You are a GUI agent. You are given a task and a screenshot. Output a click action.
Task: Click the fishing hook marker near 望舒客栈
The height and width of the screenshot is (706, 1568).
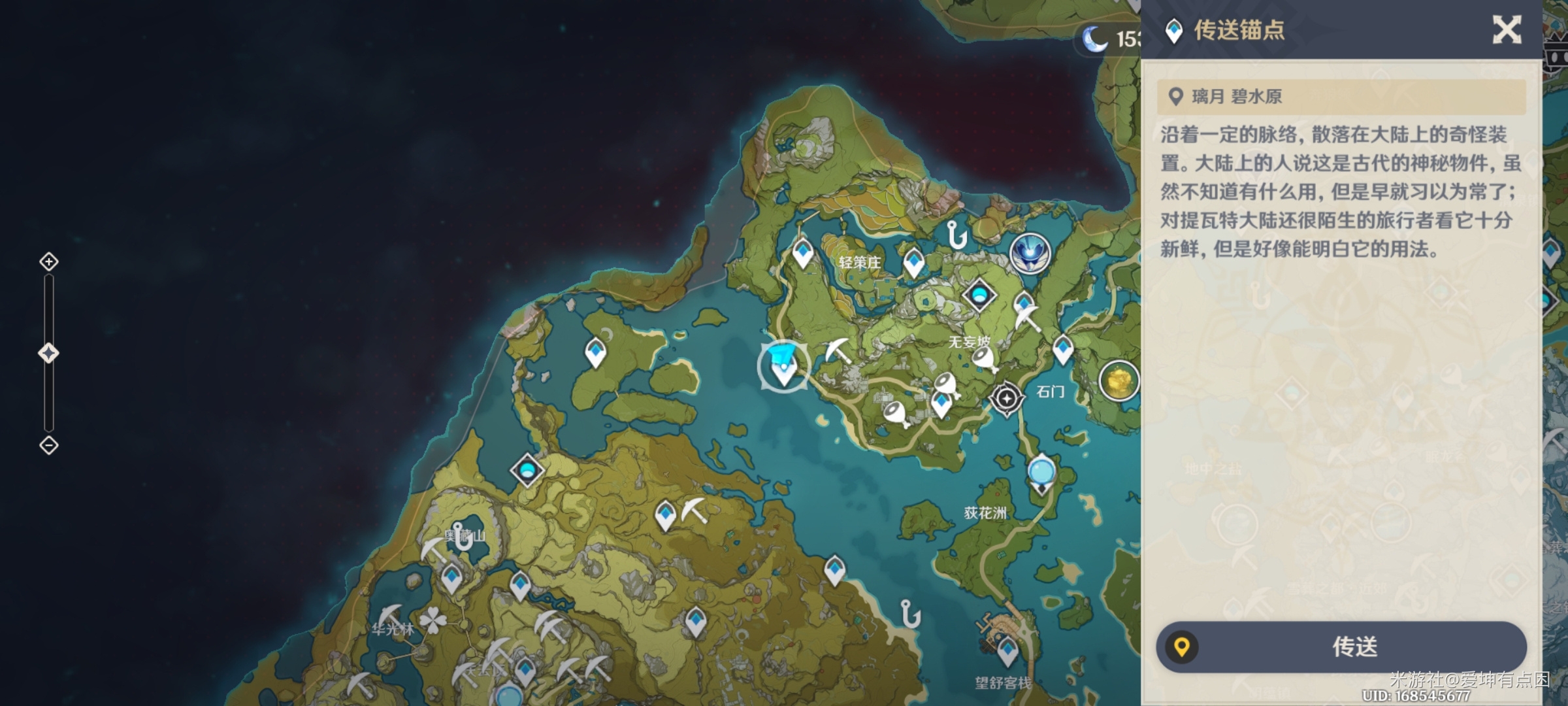click(x=909, y=614)
